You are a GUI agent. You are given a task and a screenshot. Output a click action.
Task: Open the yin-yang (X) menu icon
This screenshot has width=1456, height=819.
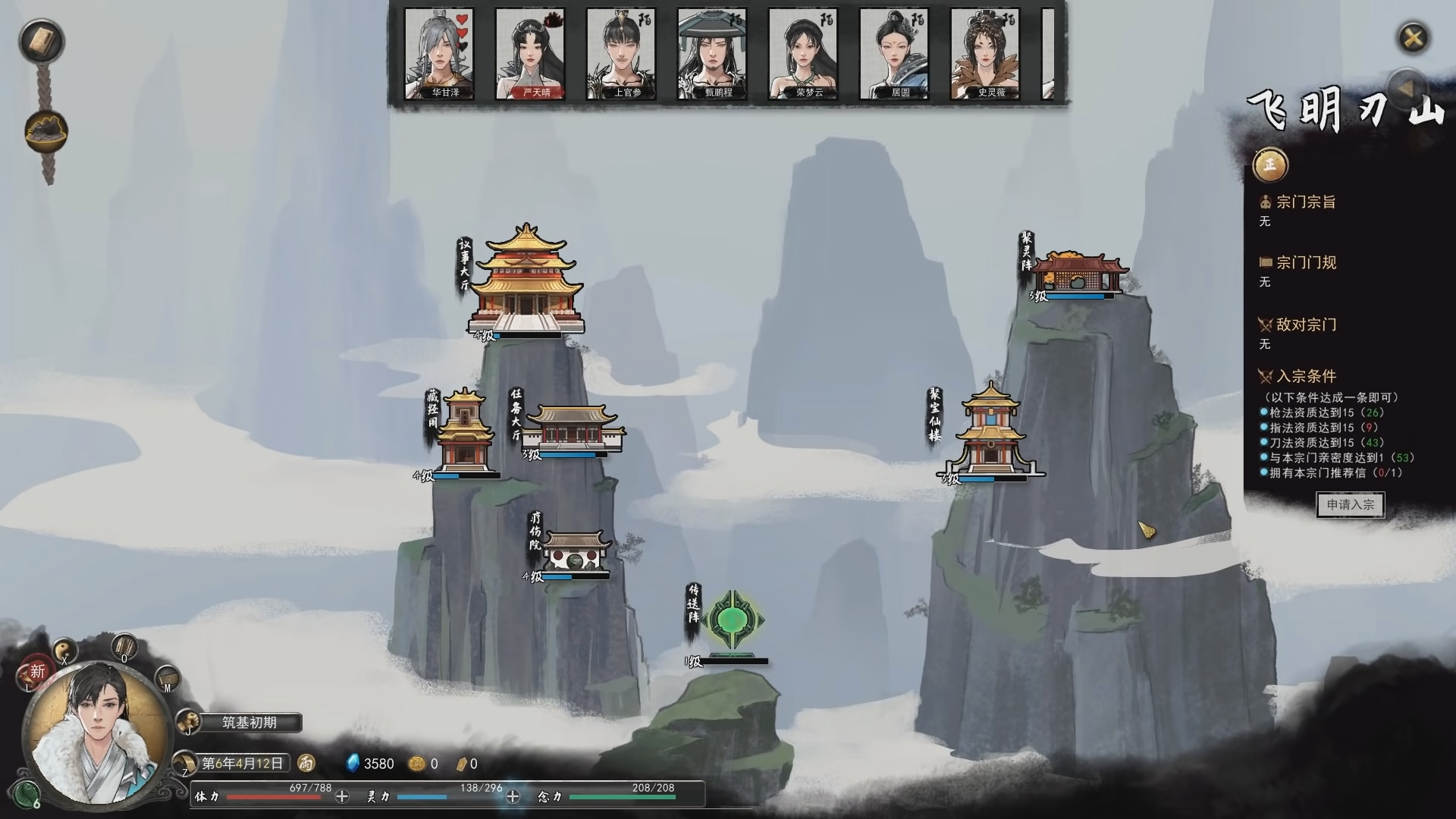click(x=64, y=648)
